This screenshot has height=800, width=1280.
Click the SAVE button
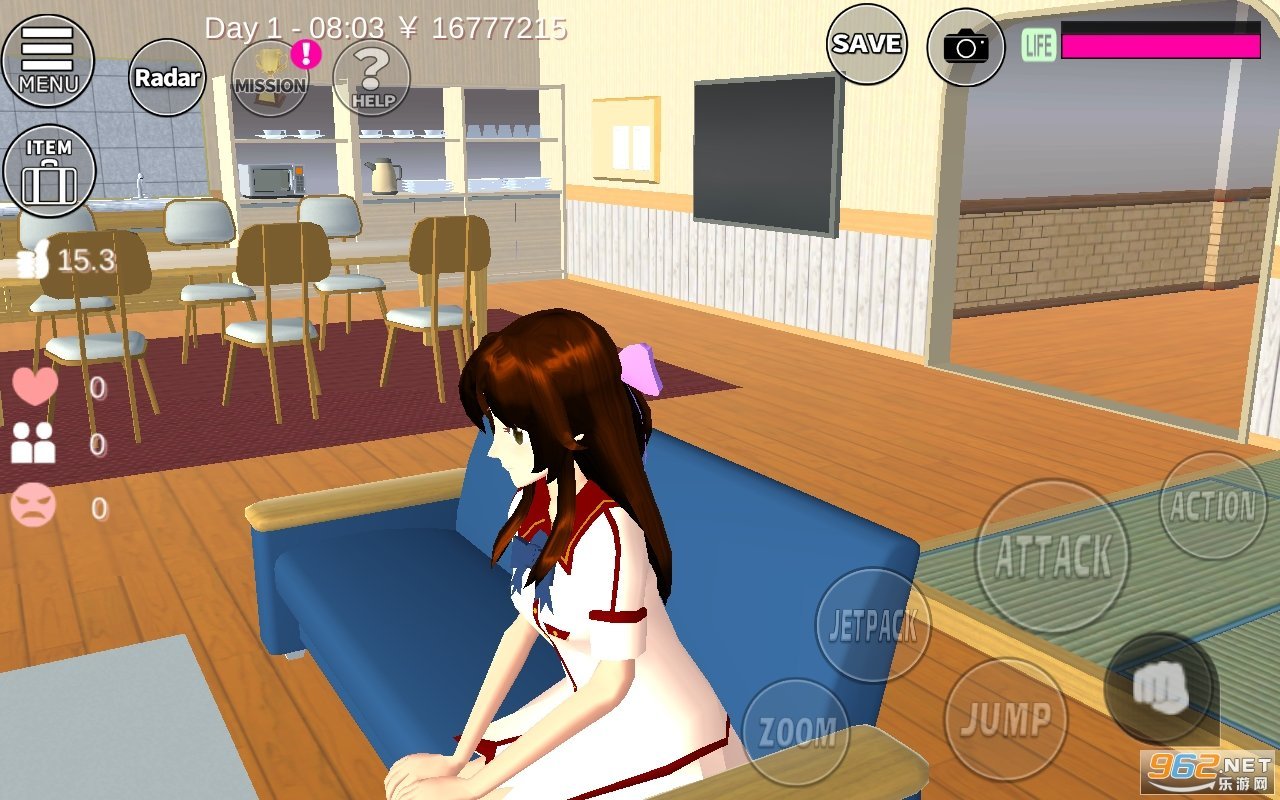[866, 44]
